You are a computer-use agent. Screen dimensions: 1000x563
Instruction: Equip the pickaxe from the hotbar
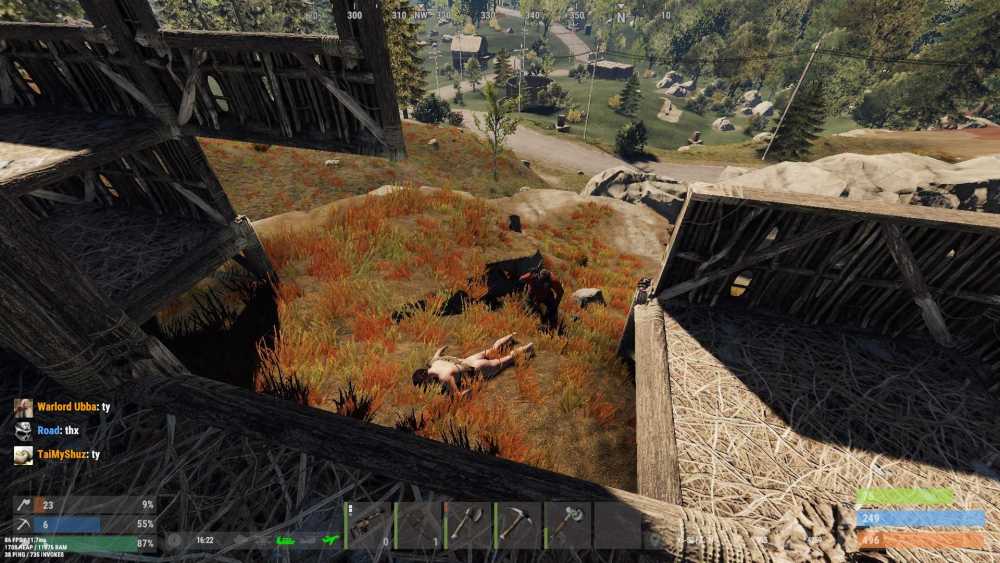tap(517, 525)
